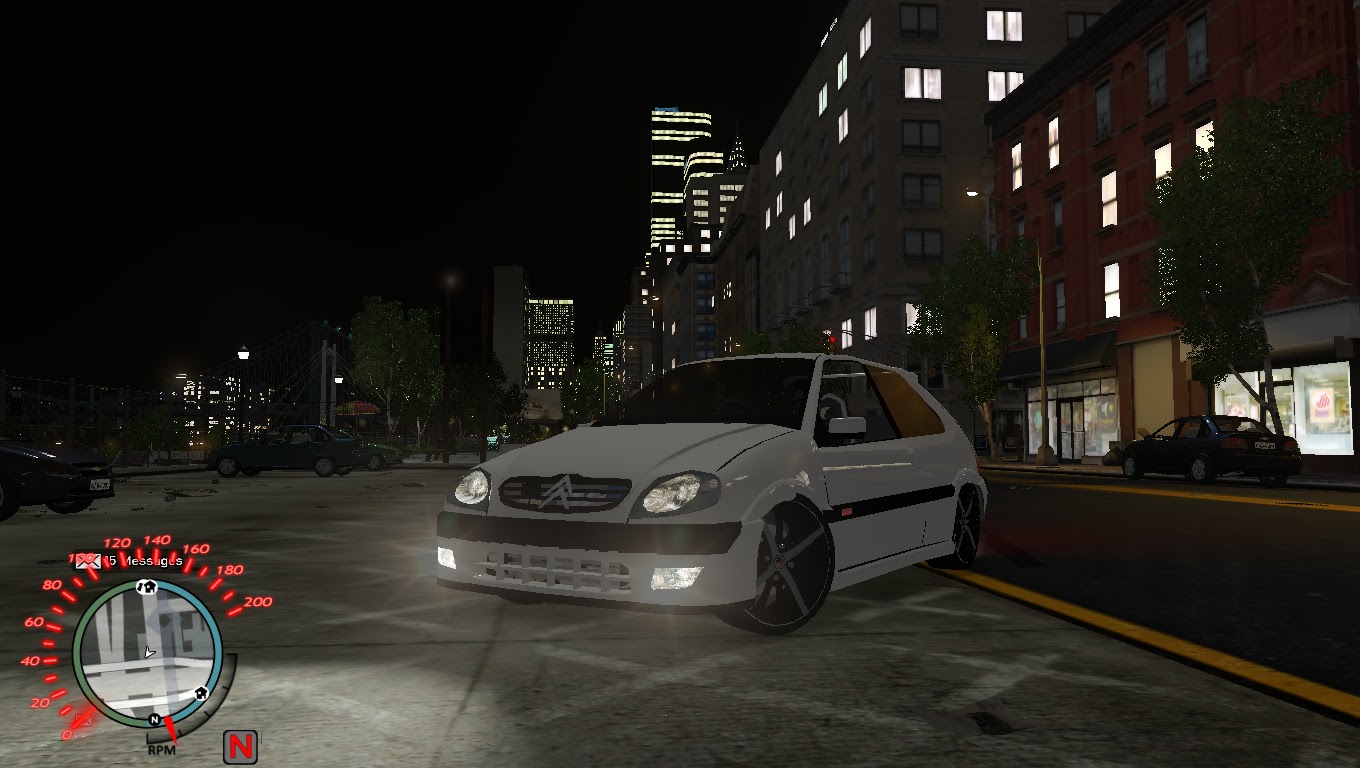The height and width of the screenshot is (768, 1360).
Task: Click the 0 mark on the speedometer dial
Action: [68, 735]
